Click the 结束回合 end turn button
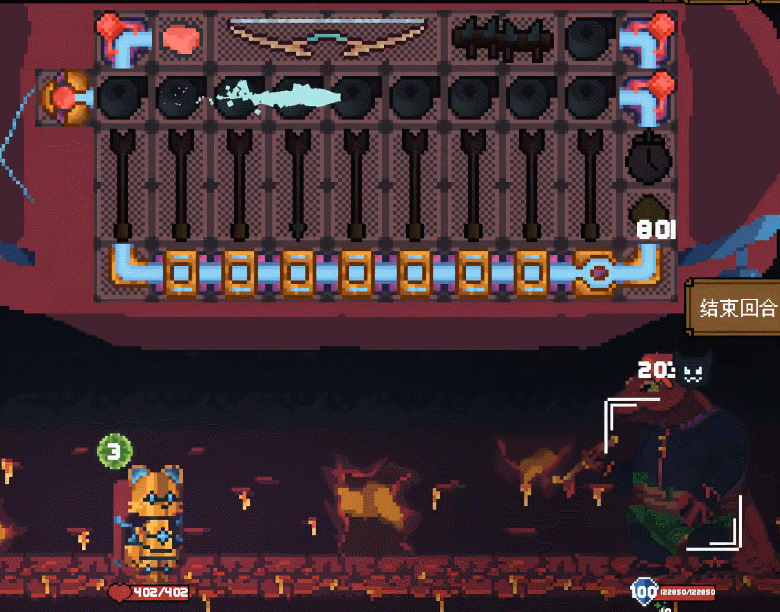This screenshot has height=612, width=780. click(x=738, y=309)
